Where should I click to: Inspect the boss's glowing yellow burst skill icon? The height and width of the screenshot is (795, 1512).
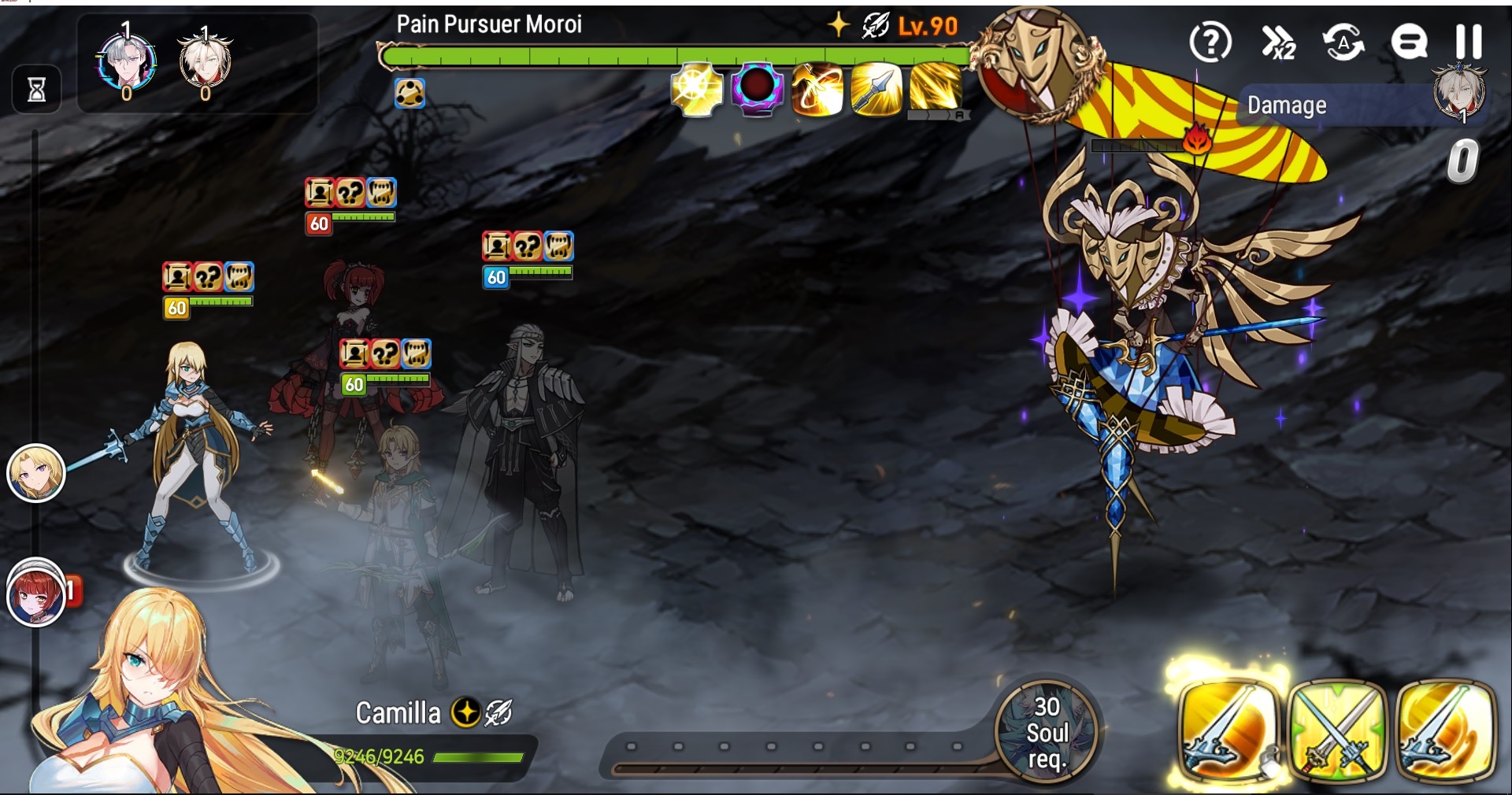pos(697,91)
